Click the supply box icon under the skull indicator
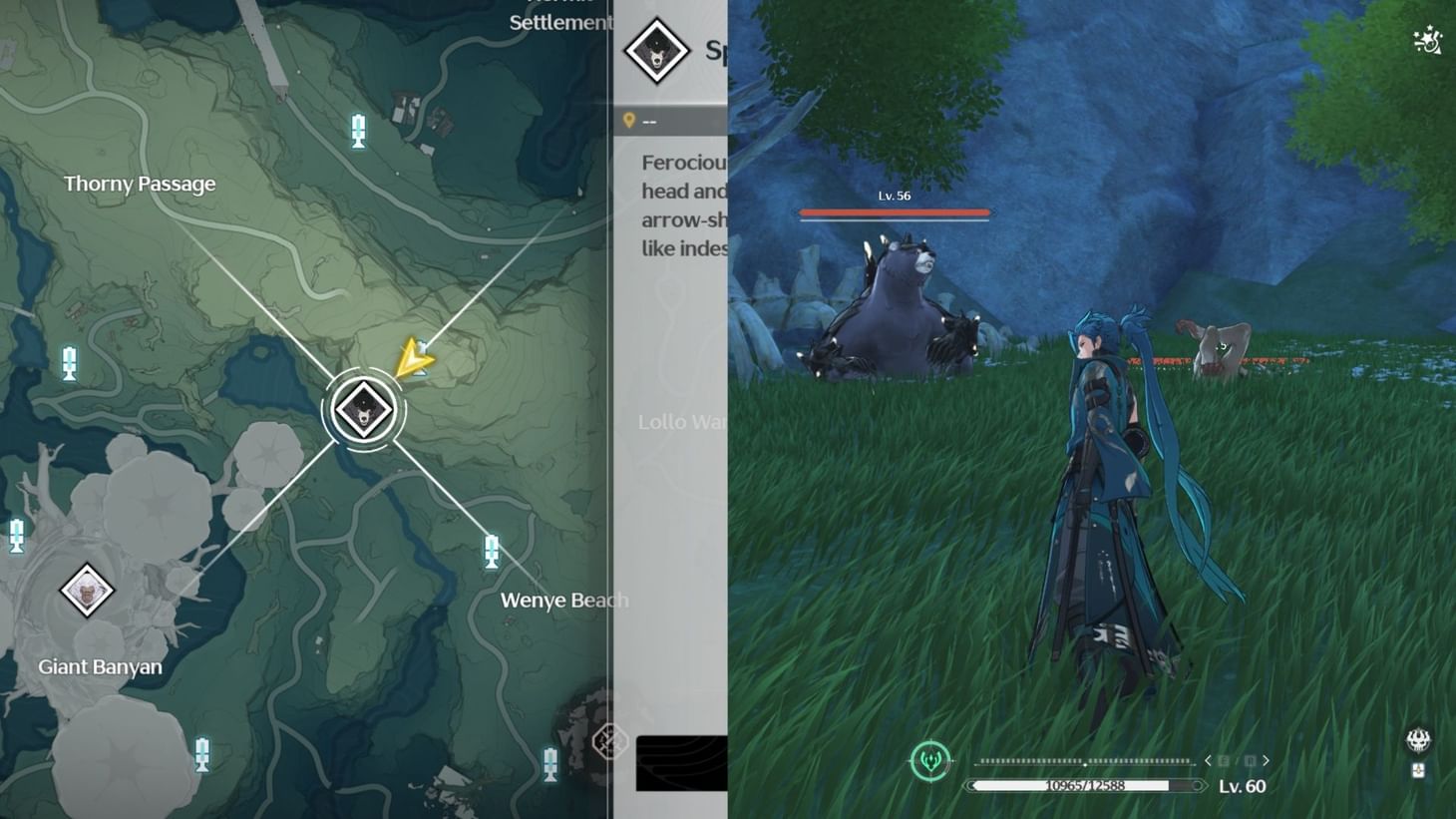This screenshot has height=819, width=1456. click(x=1416, y=770)
